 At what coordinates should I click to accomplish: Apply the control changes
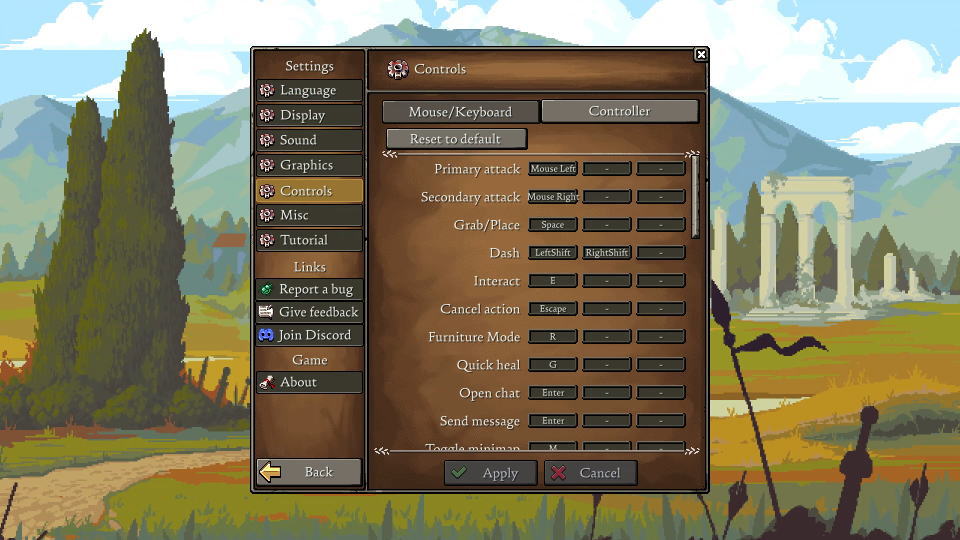[490, 473]
